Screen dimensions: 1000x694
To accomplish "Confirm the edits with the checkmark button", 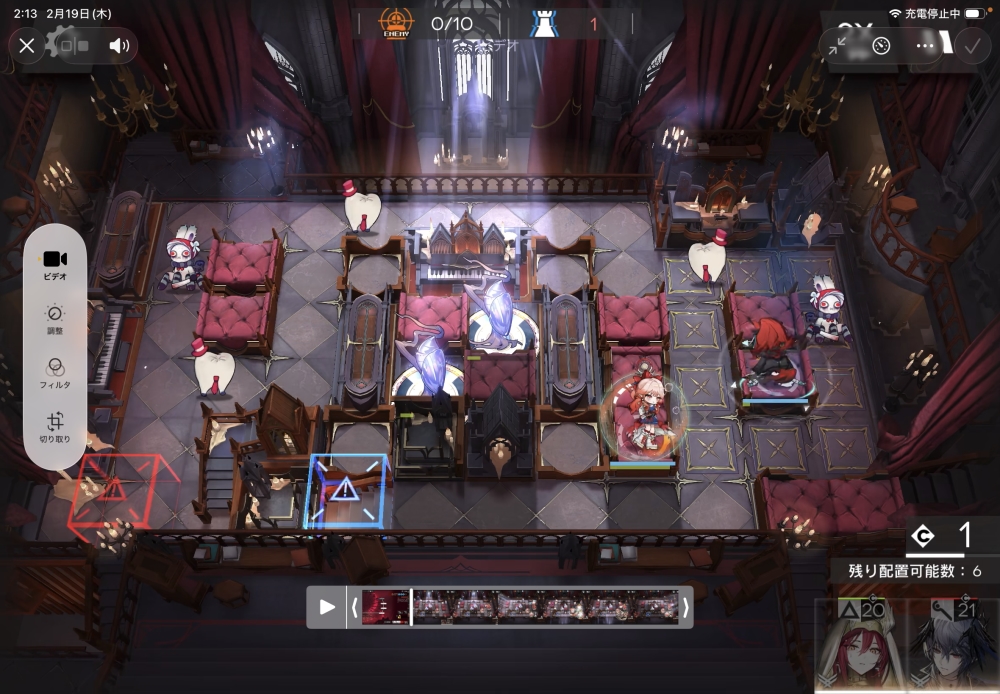I will [970, 46].
